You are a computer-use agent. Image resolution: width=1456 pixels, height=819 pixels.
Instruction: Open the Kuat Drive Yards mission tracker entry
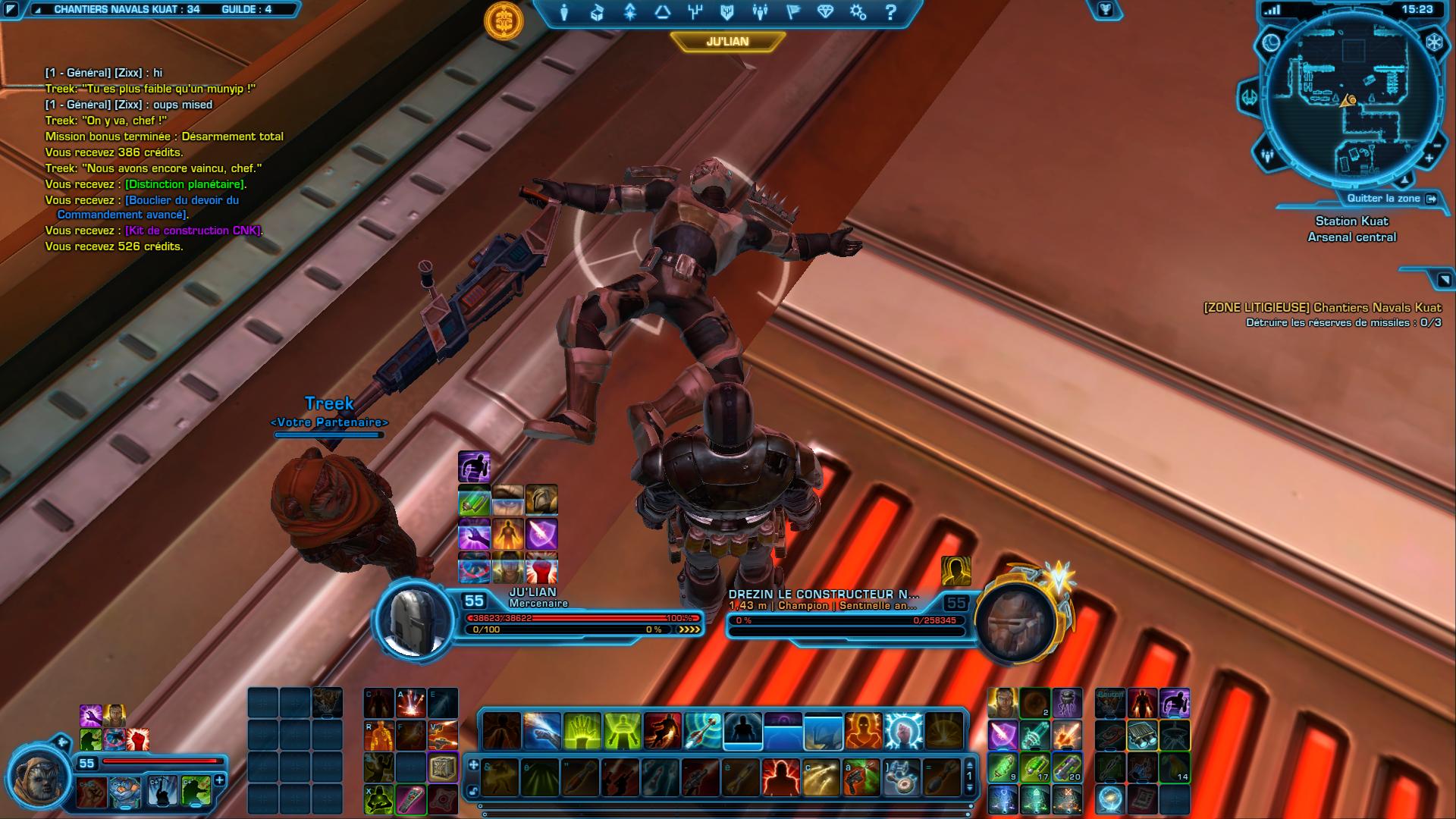pyautogui.click(x=1322, y=308)
